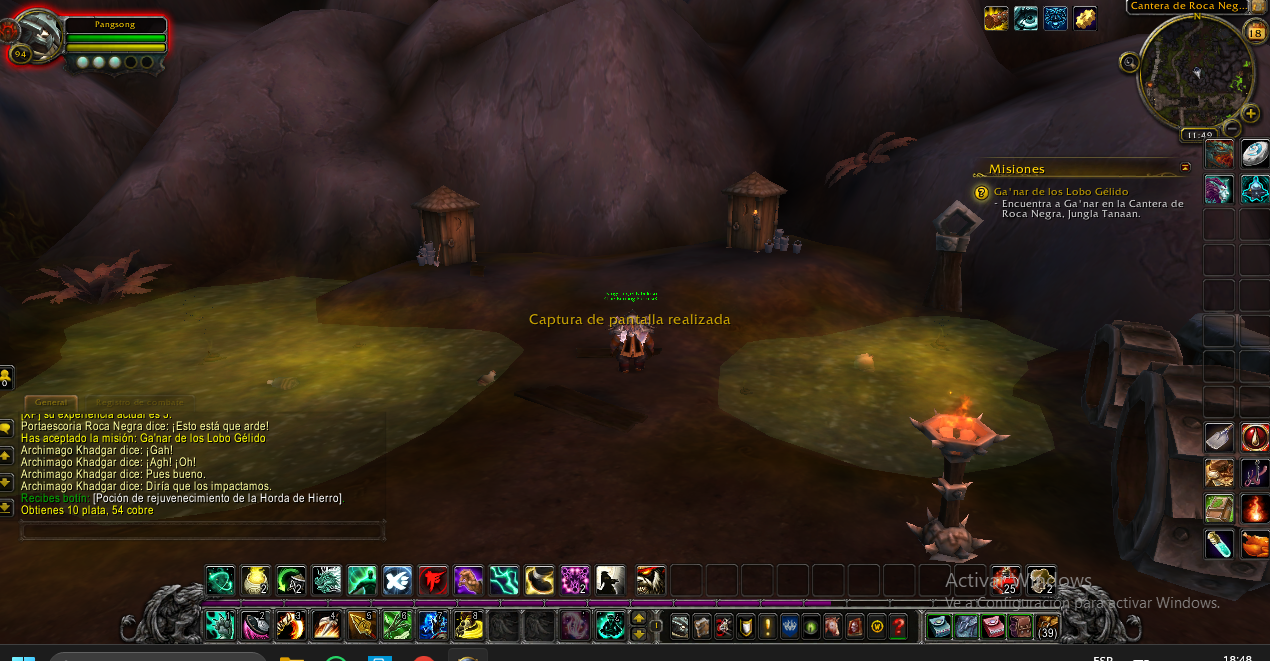Open the backpack showing 39 free slots
Viewport: 1270px width, 661px height.
pos(1047,627)
